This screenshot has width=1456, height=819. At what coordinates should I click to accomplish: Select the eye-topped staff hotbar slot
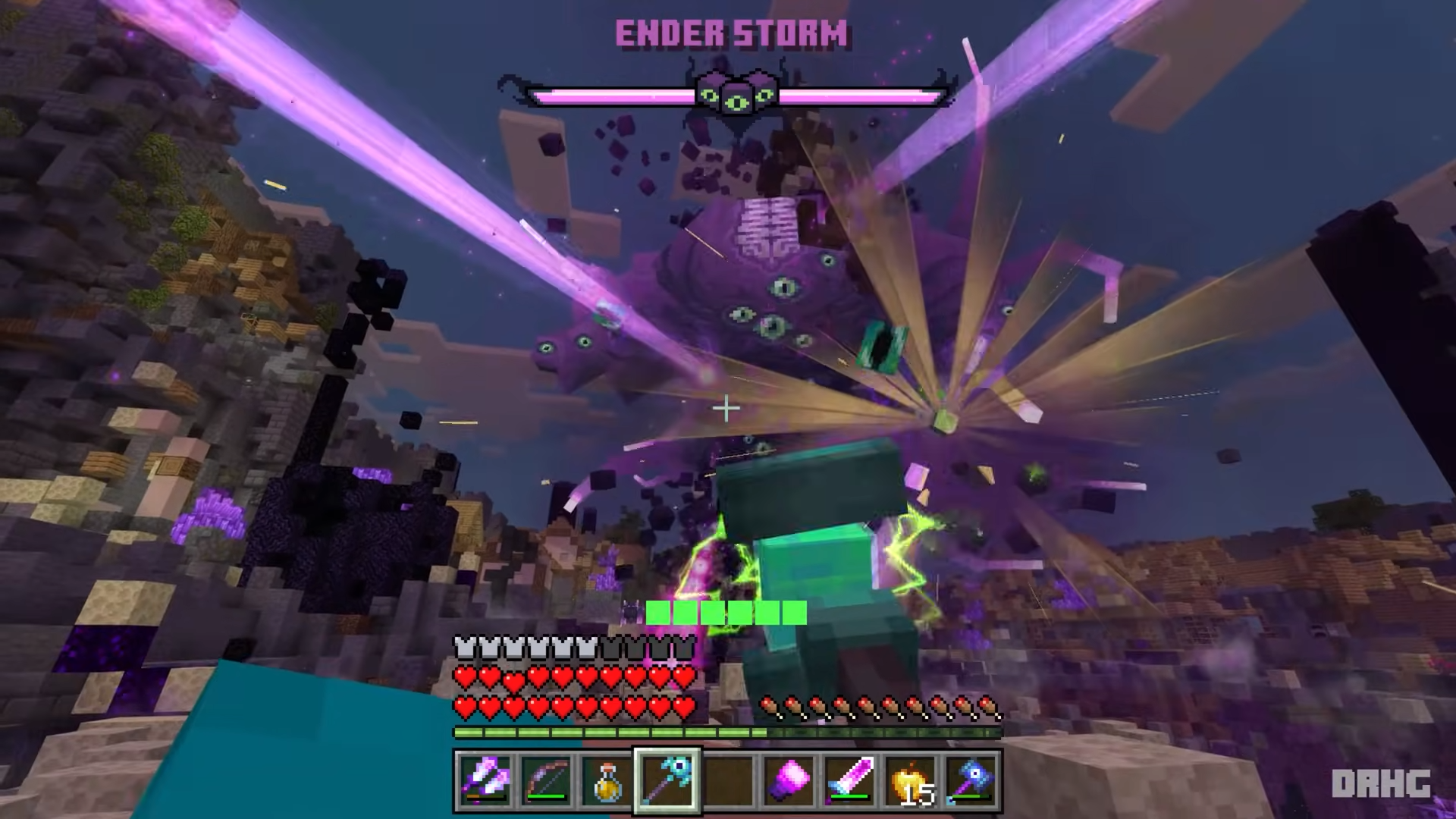(667, 780)
